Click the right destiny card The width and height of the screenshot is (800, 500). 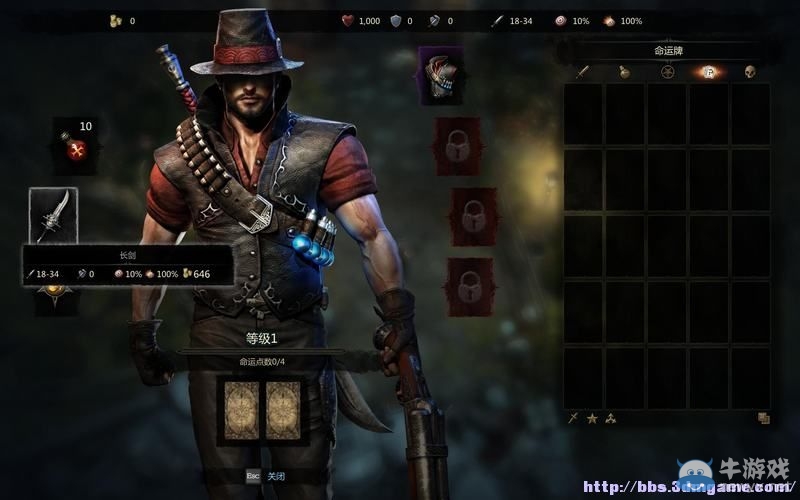pos(282,410)
